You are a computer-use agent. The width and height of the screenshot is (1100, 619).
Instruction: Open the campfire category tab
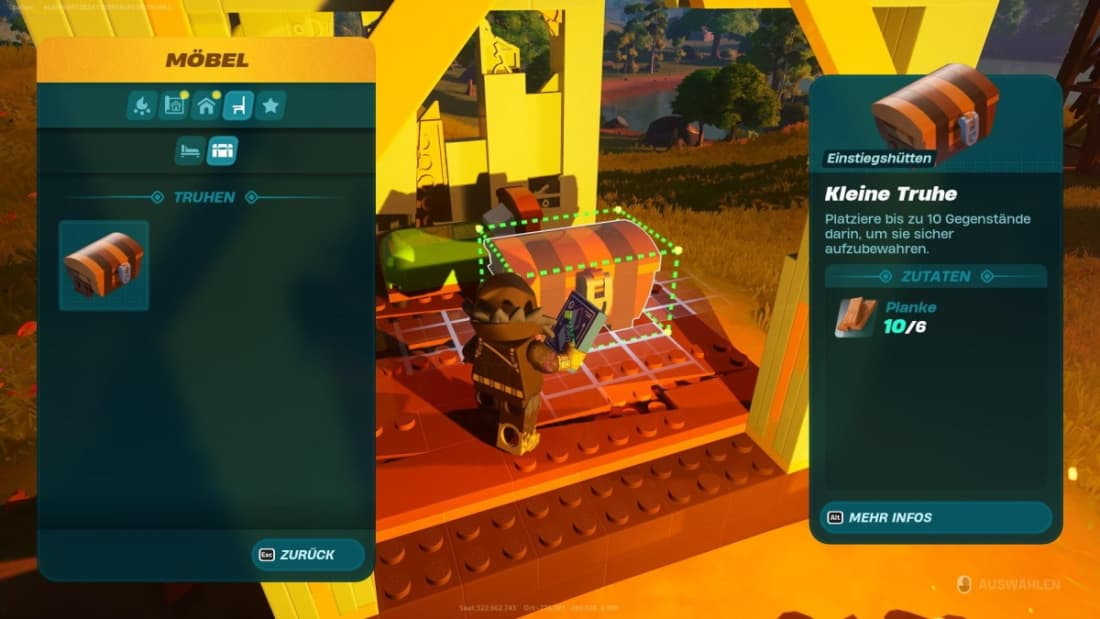click(142, 105)
